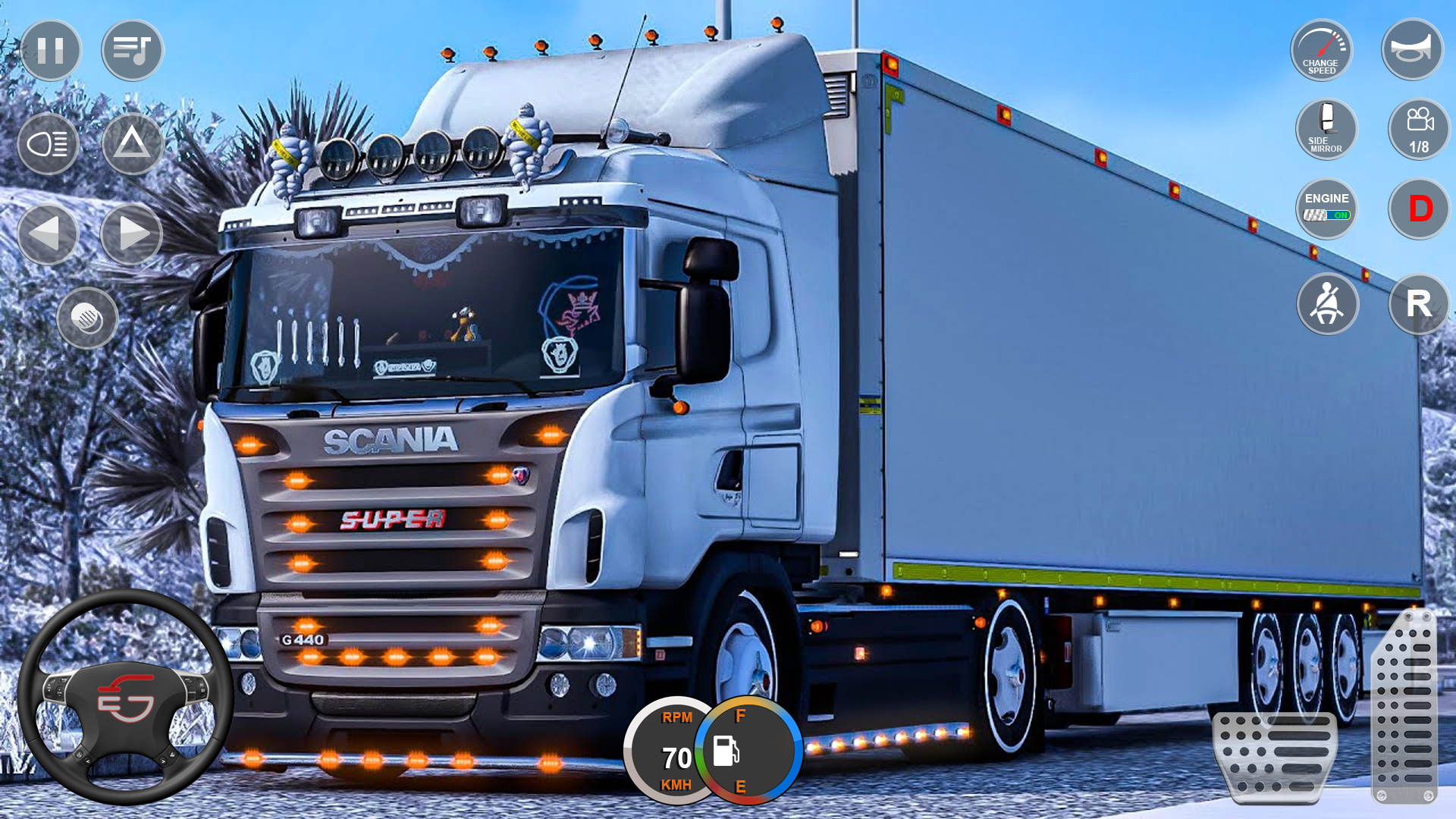Open the music playlist control
Viewport: 1456px width, 819px height.
tap(130, 50)
